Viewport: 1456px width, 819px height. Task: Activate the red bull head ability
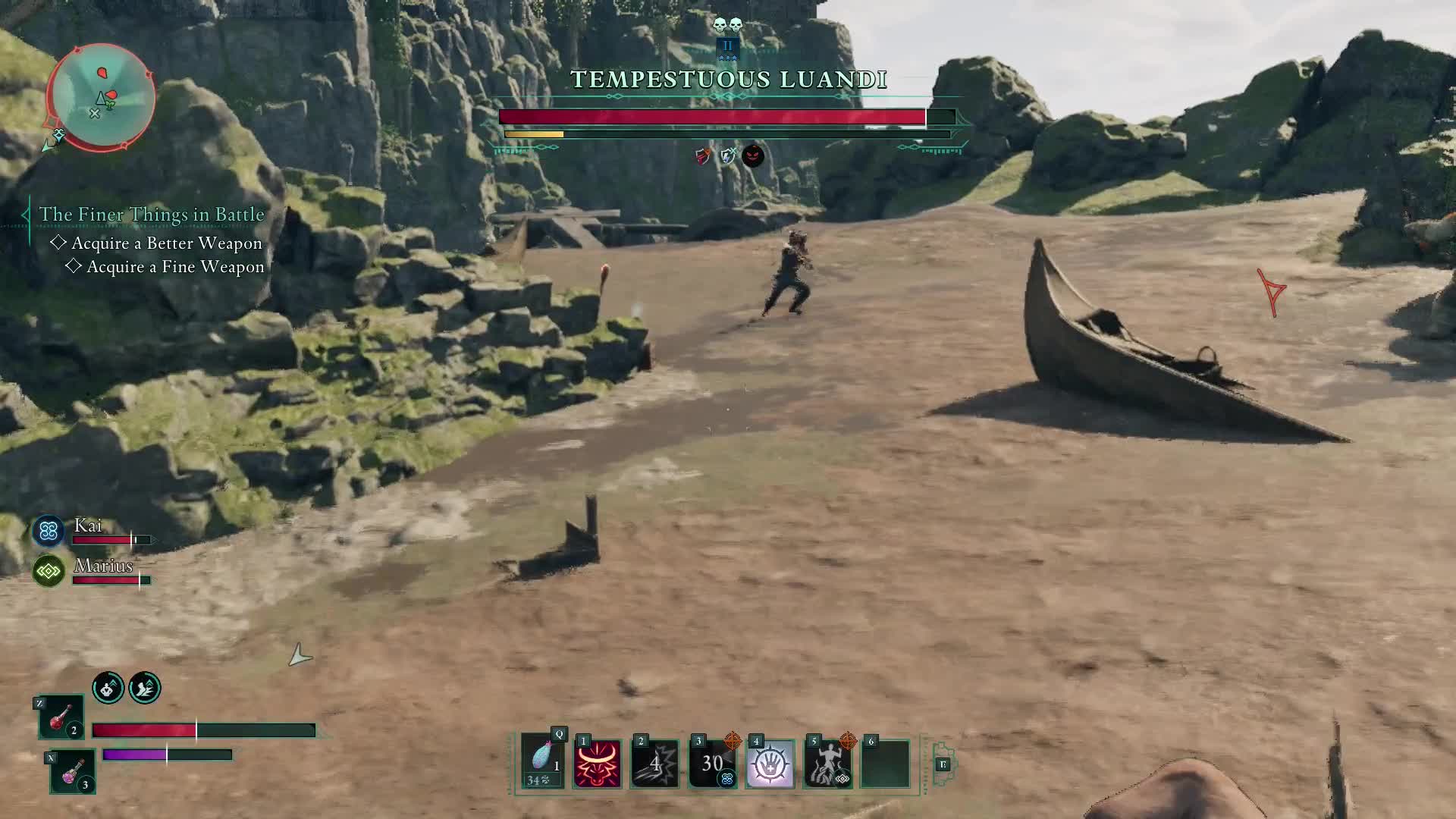click(x=597, y=764)
